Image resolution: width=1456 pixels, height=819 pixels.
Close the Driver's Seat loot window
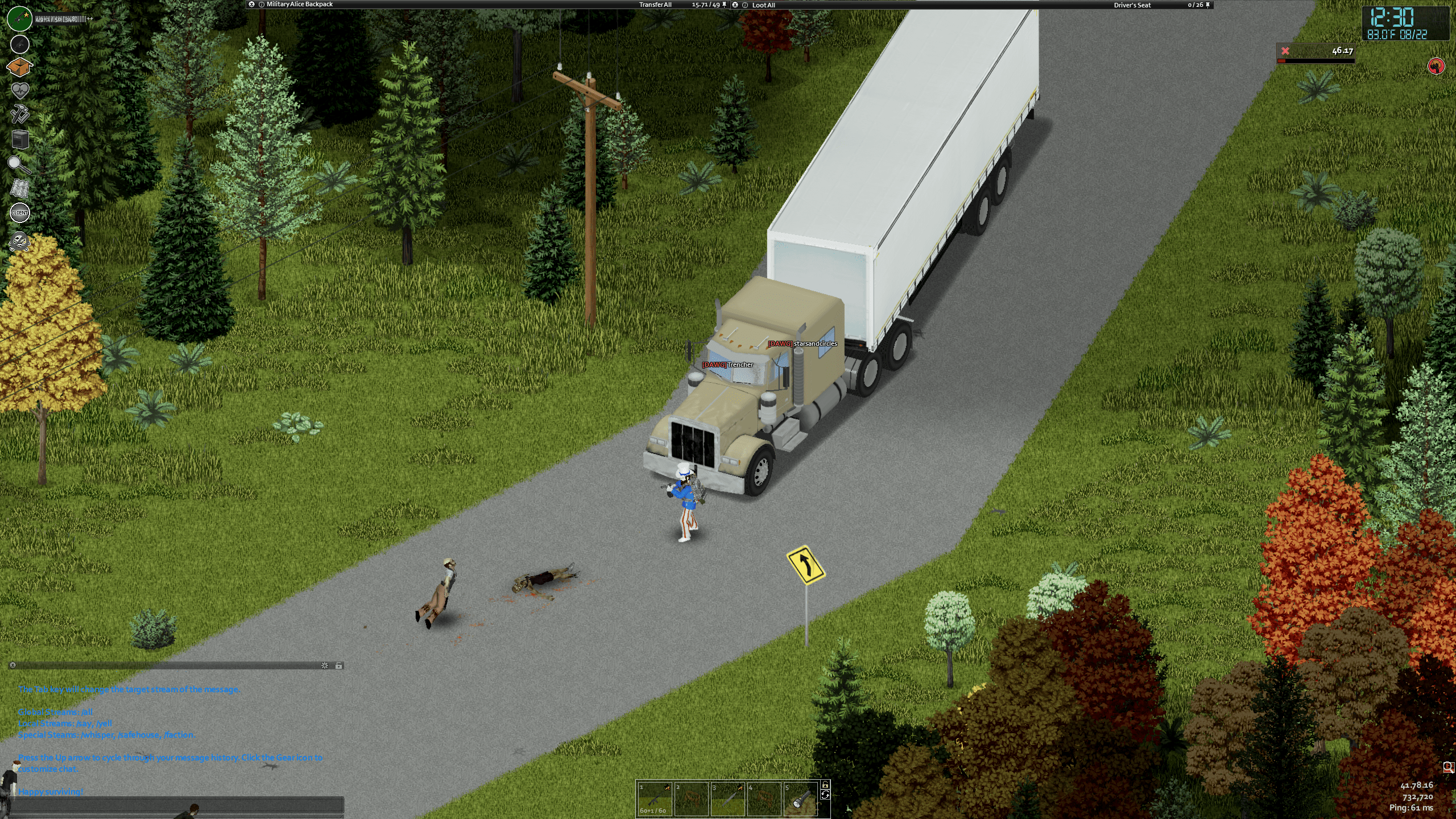pyautogui.click(x=735, y=5)
